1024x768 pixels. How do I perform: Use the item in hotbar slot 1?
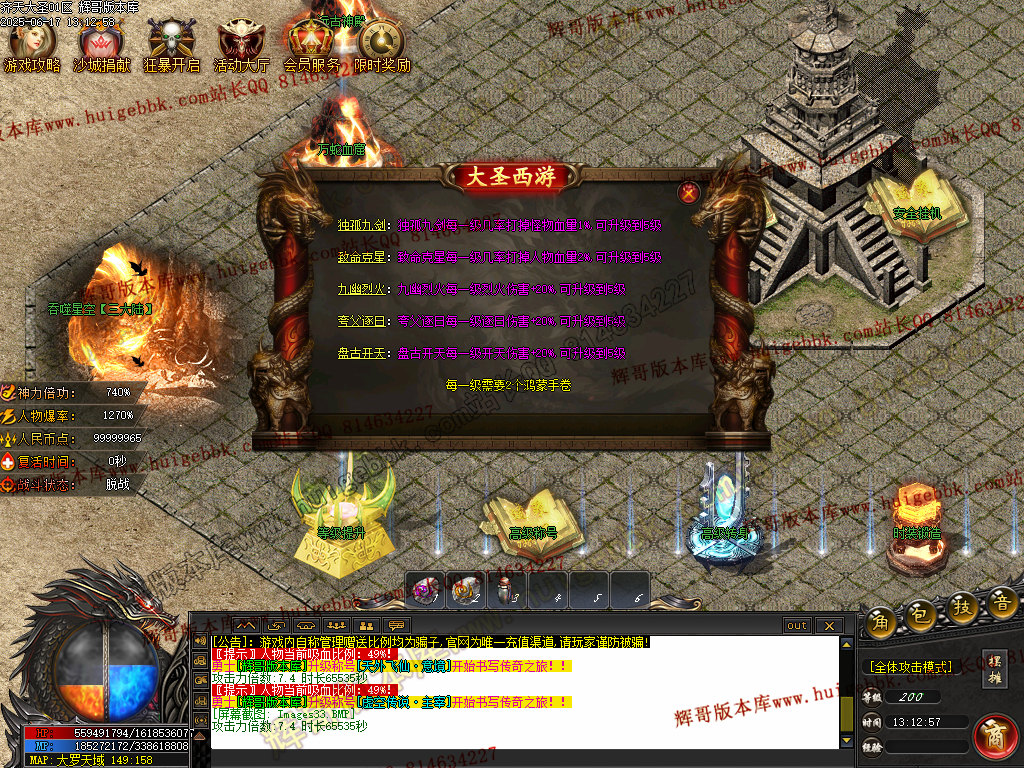coord(425,589)
